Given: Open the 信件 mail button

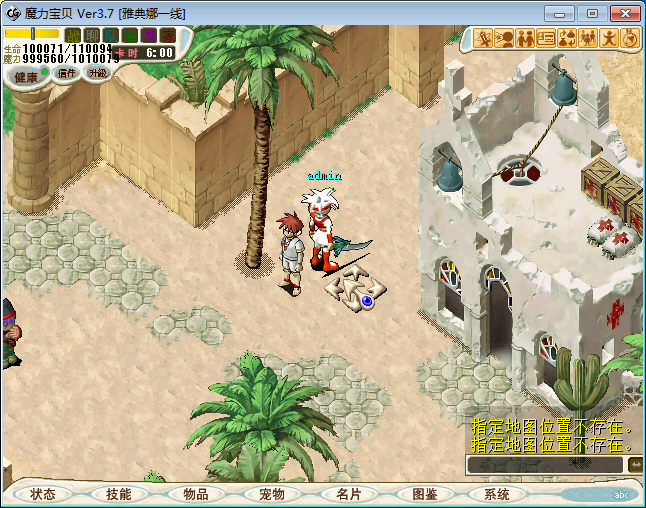Looking at the screenshot, I should [68, 73].
